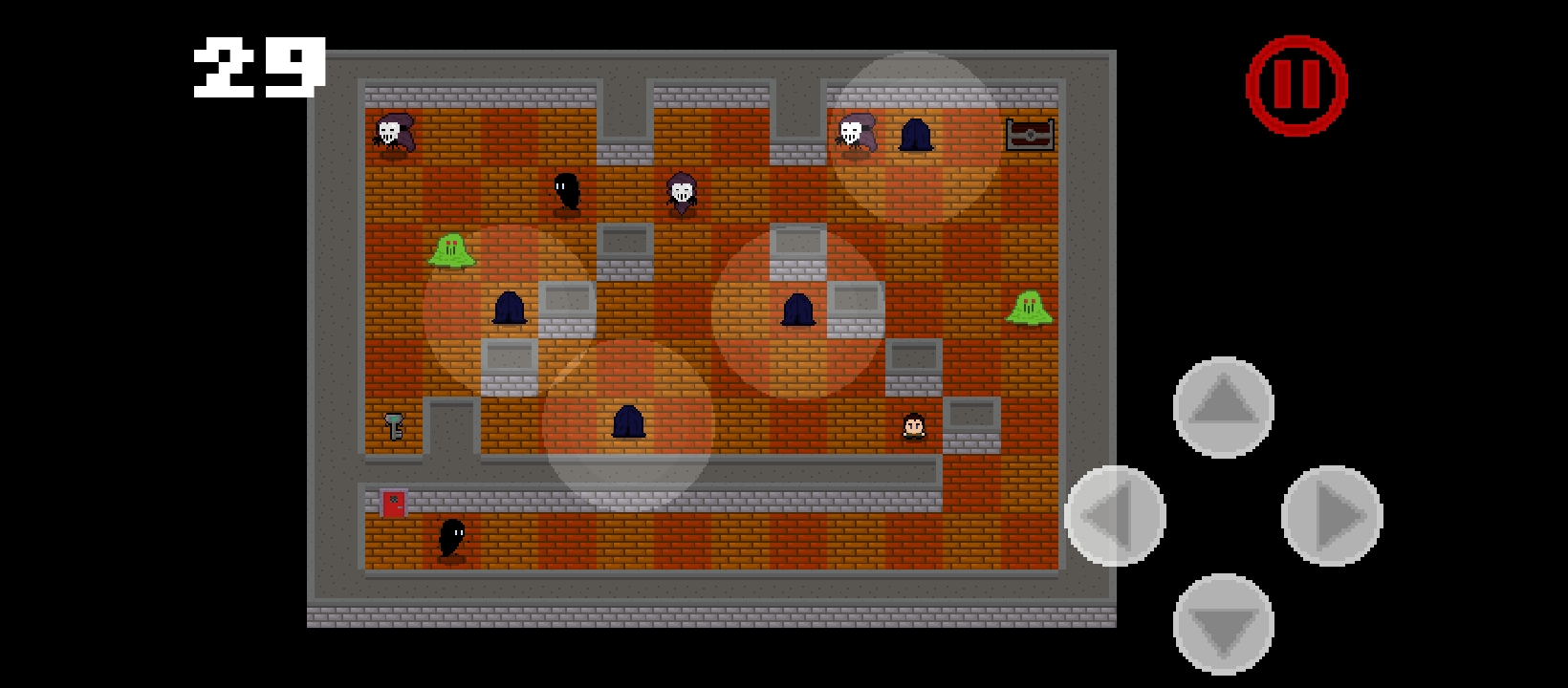Screen dimensions: 1568x688
Task: Click the masked ghost enemy near the top
Action: [x=681, y=191]
